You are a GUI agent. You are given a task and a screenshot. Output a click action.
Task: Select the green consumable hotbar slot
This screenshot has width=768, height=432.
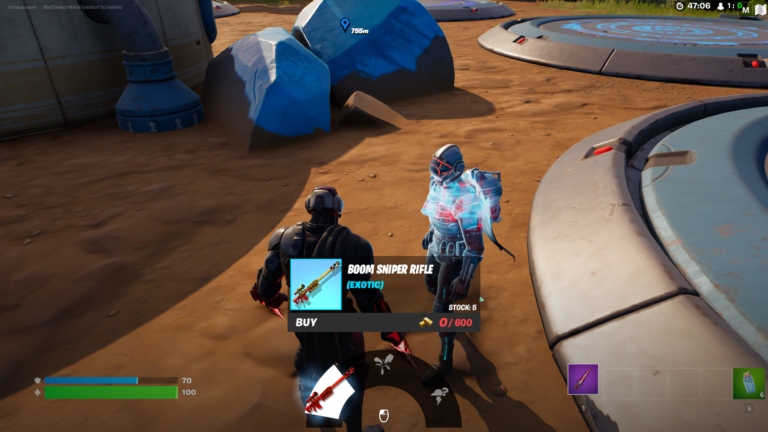coord(748,383)
